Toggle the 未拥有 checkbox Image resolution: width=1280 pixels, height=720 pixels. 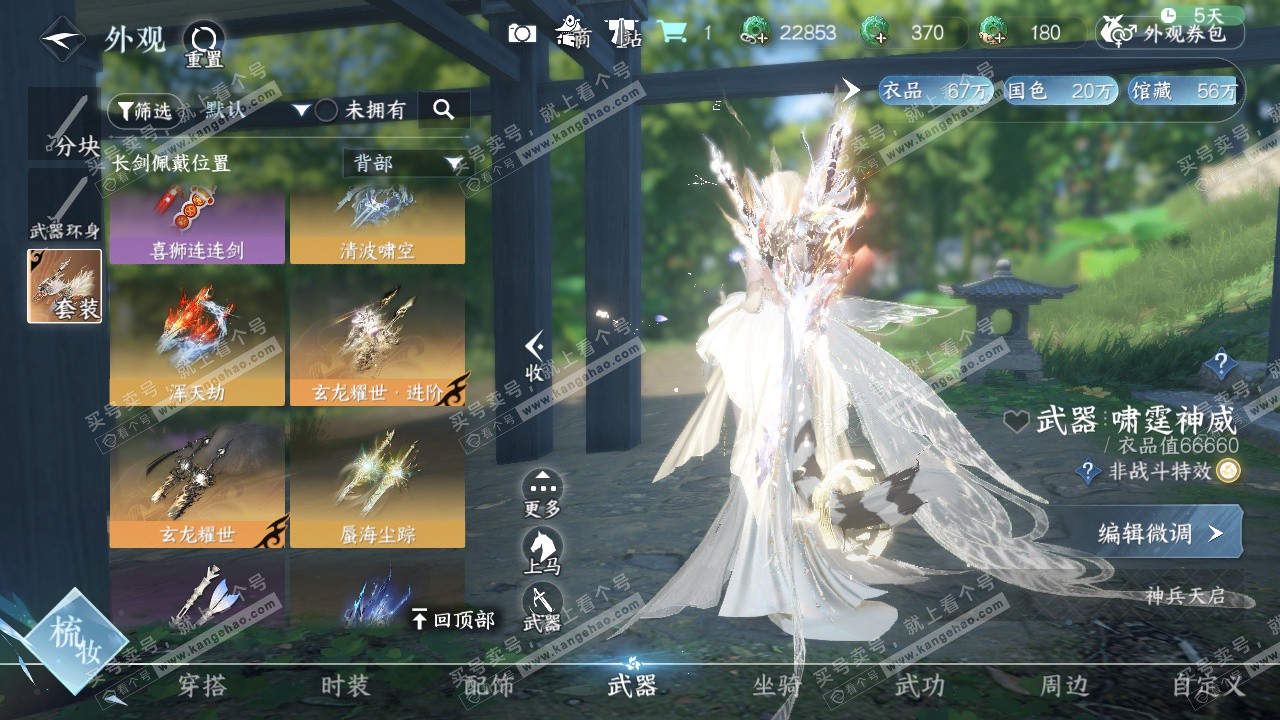coord(326,111)
